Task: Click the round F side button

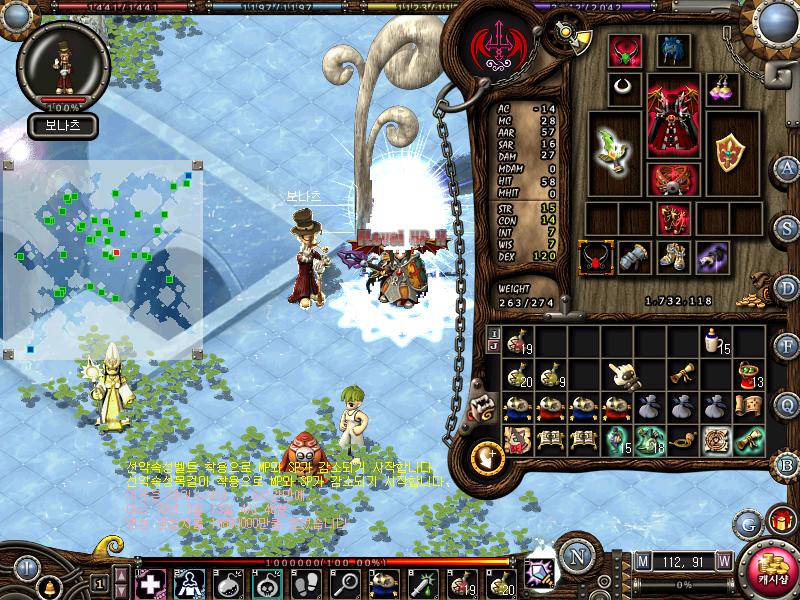Action: (786, 346)
